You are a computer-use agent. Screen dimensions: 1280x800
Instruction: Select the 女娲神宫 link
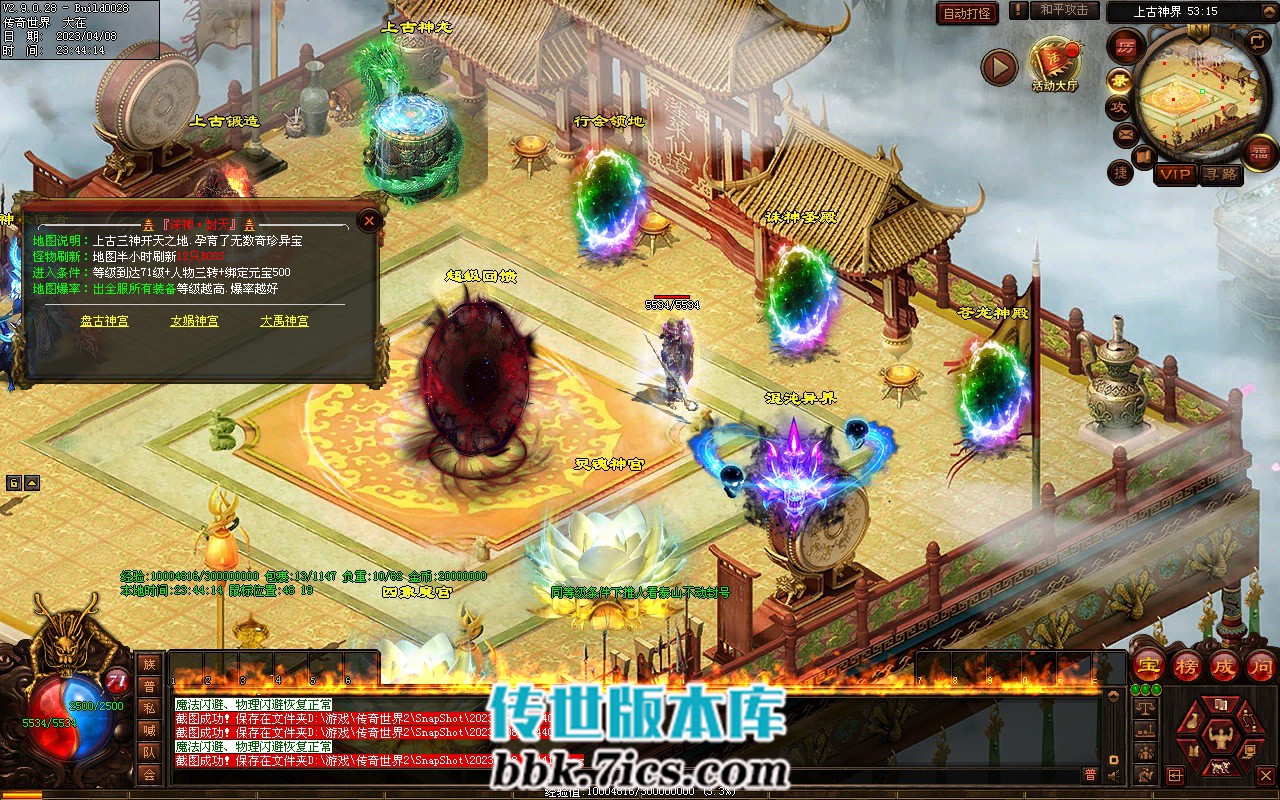click(x=194, y=321)
